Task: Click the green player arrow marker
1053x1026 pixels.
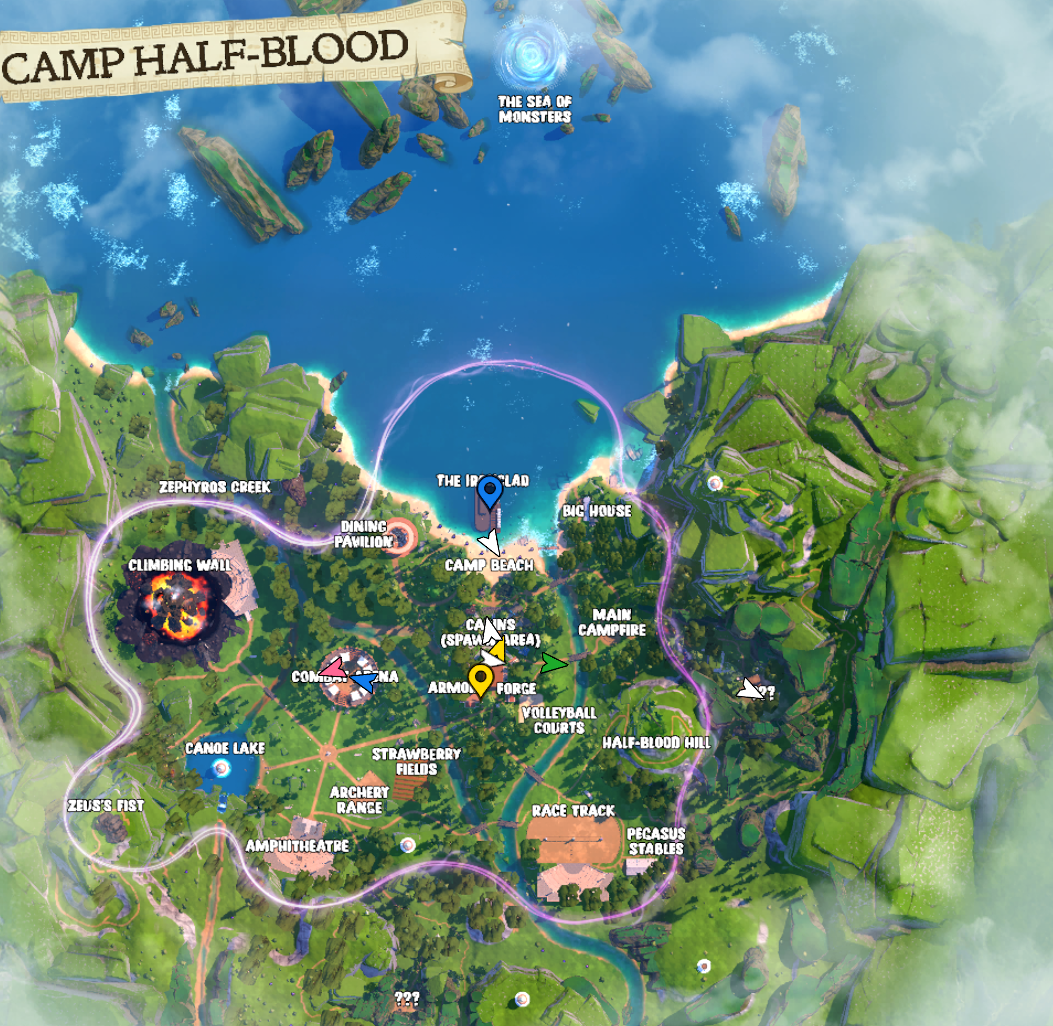Action: (x=553, y=662)
